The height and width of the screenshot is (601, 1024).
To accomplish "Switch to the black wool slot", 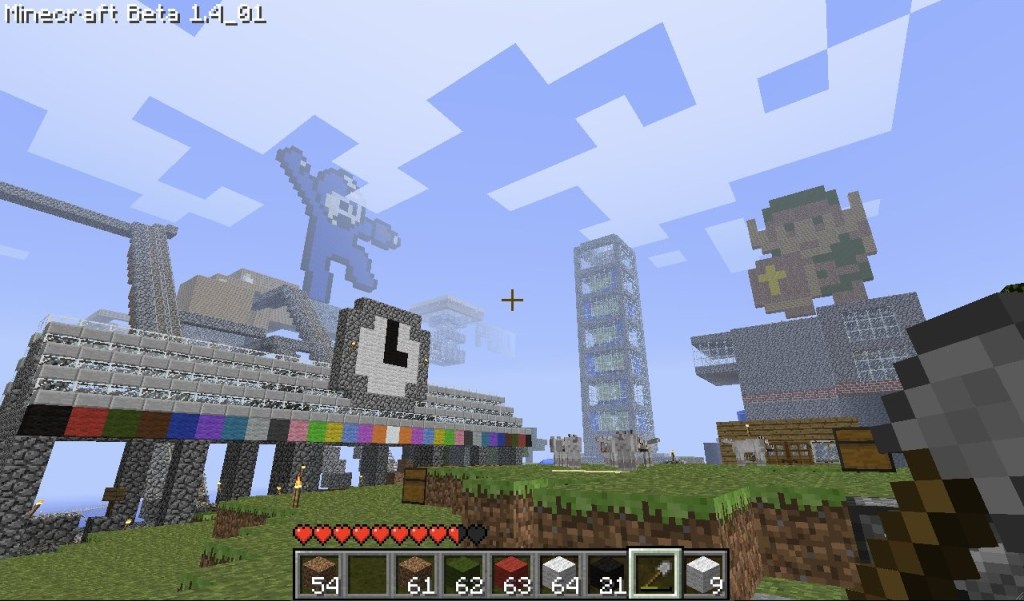I will coord(606,573).
